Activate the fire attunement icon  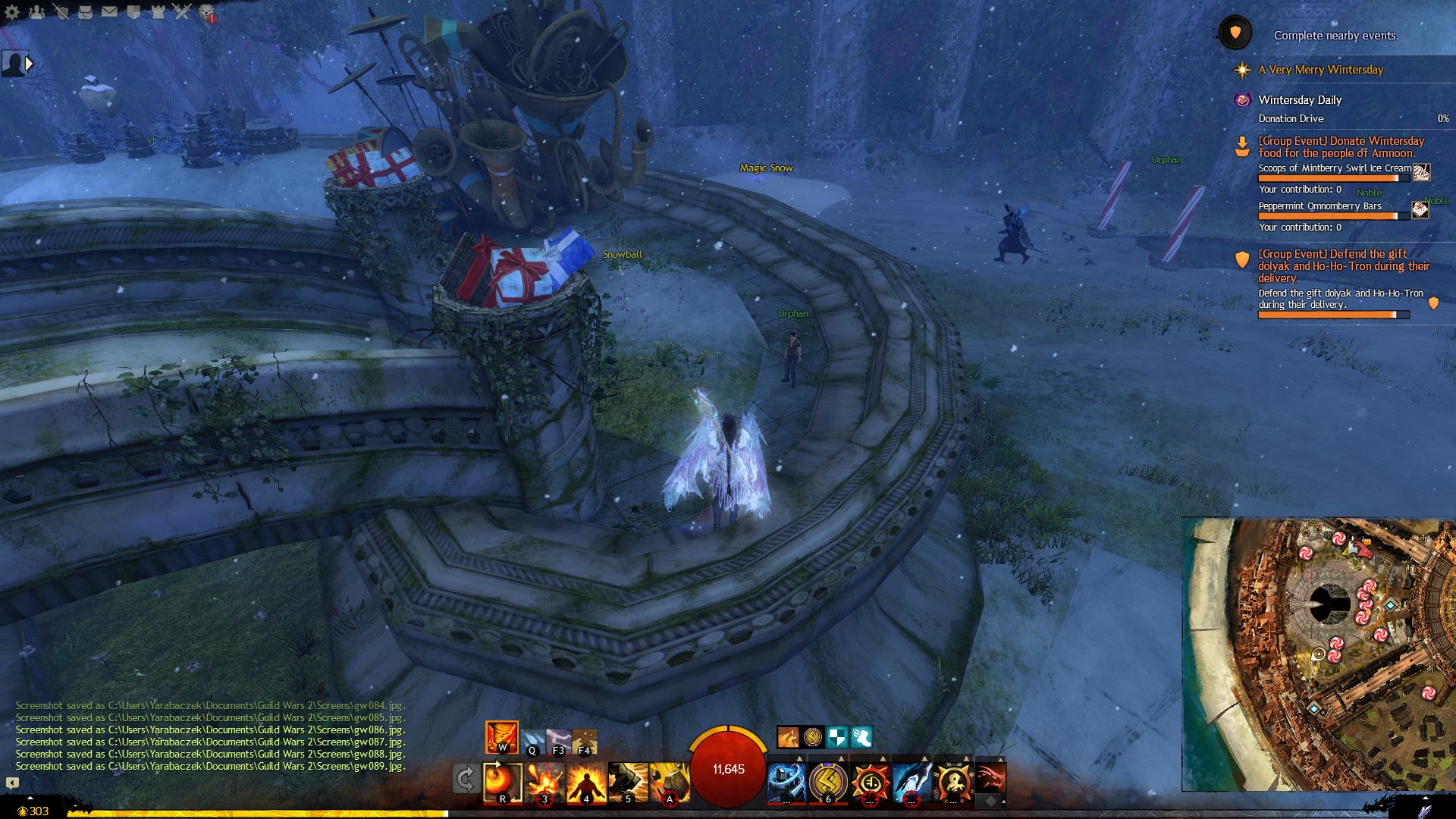(x=502, y=737)
